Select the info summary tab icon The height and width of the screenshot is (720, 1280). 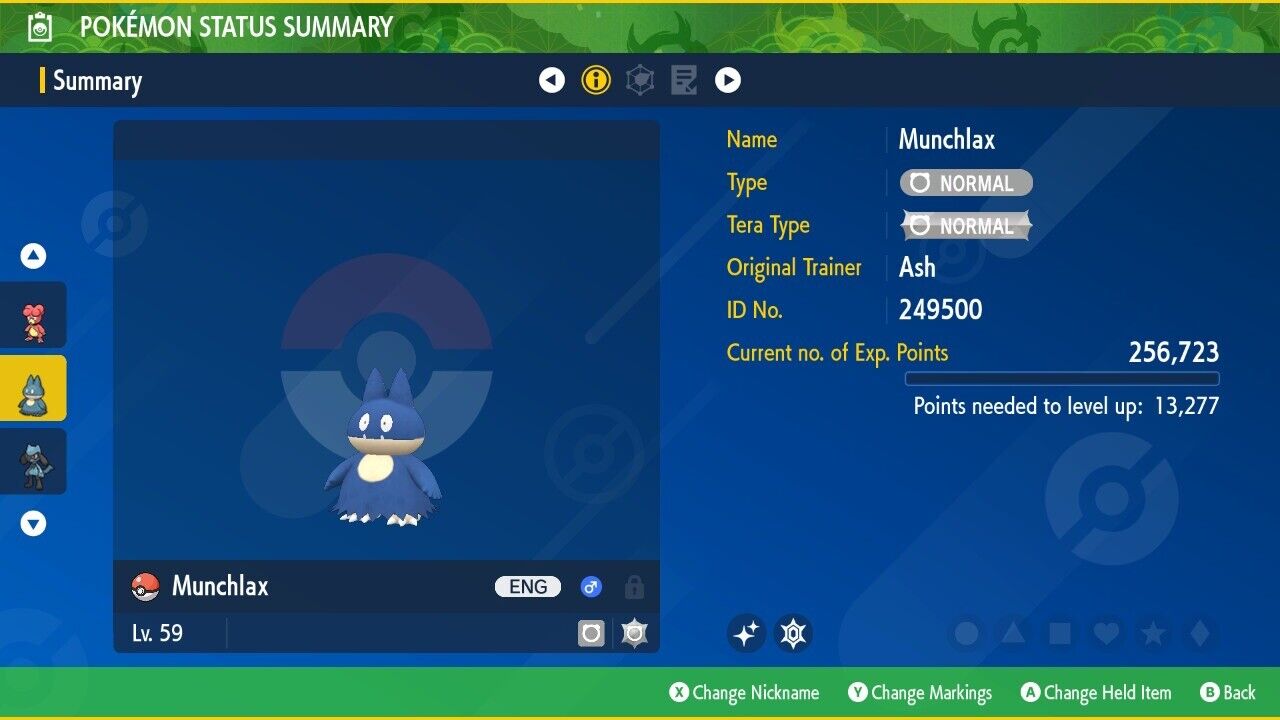[596, 80]
